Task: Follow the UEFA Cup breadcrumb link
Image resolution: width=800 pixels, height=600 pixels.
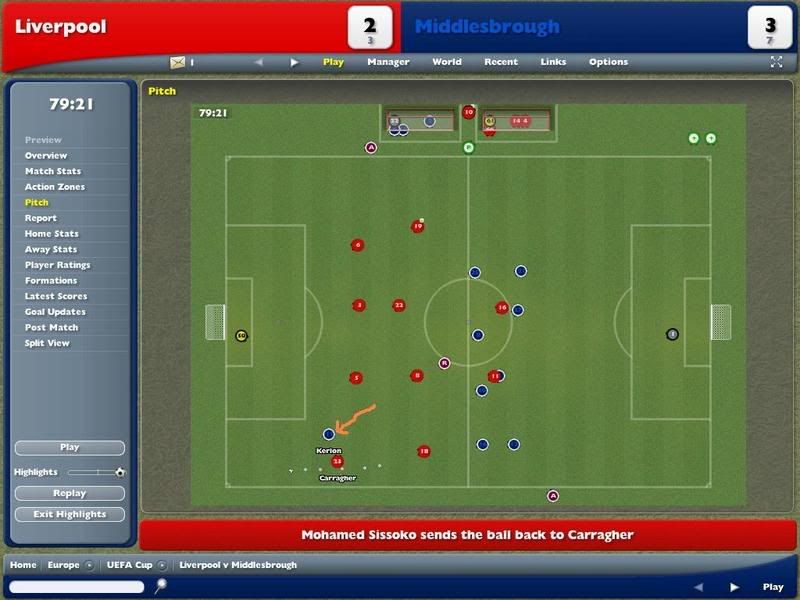Action: [129, 565]
